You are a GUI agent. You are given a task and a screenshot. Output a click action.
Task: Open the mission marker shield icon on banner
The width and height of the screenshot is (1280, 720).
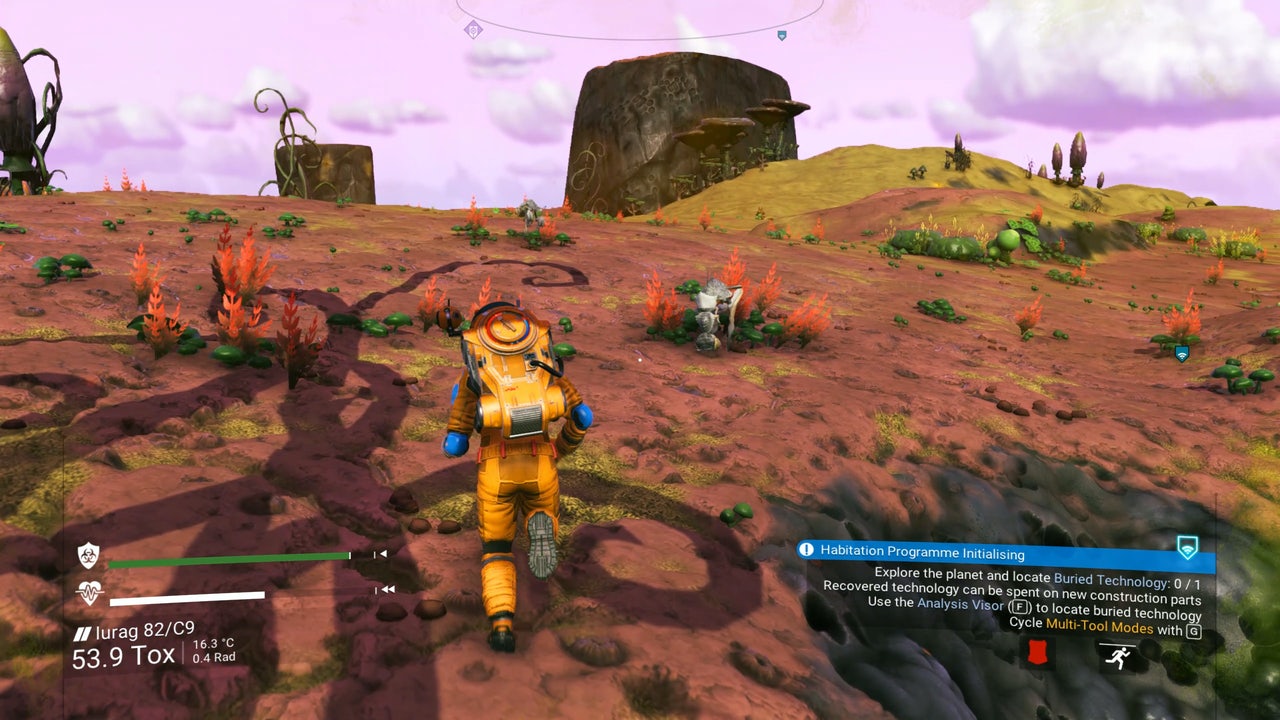point(1187,548)
